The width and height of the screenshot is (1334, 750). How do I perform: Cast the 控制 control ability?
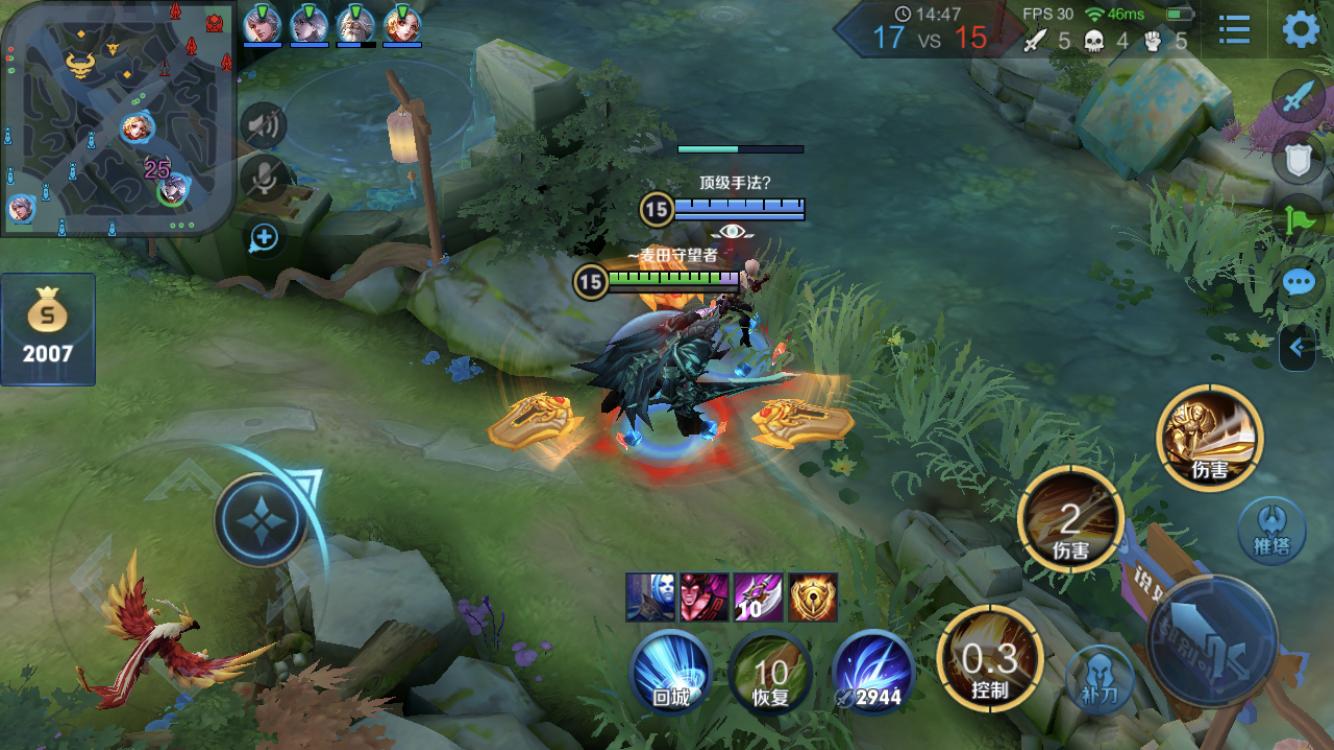990,659
